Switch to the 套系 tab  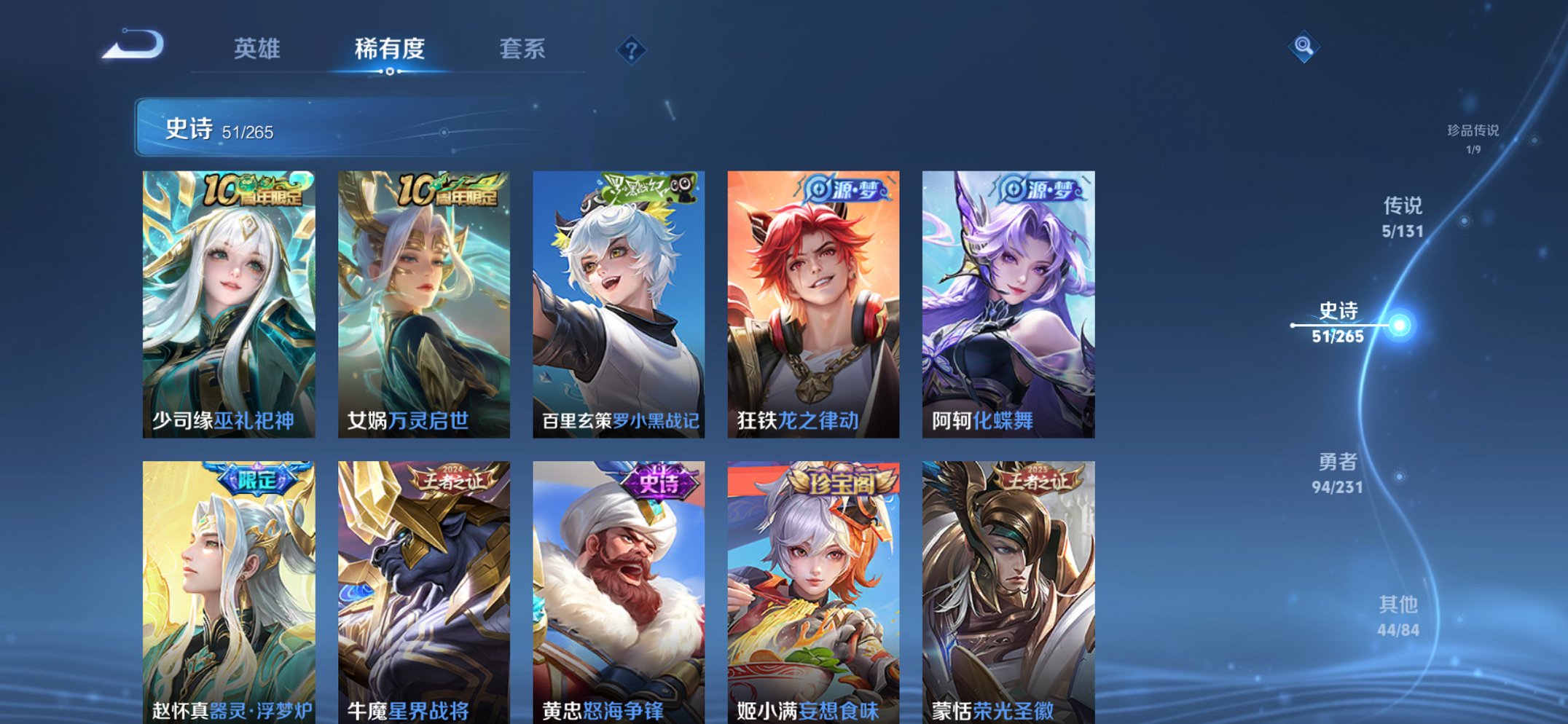[522, 50]
